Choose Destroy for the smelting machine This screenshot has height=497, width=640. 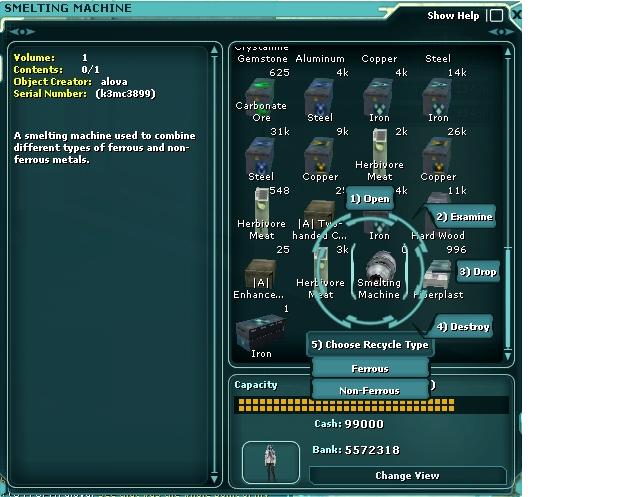[463, 327]
